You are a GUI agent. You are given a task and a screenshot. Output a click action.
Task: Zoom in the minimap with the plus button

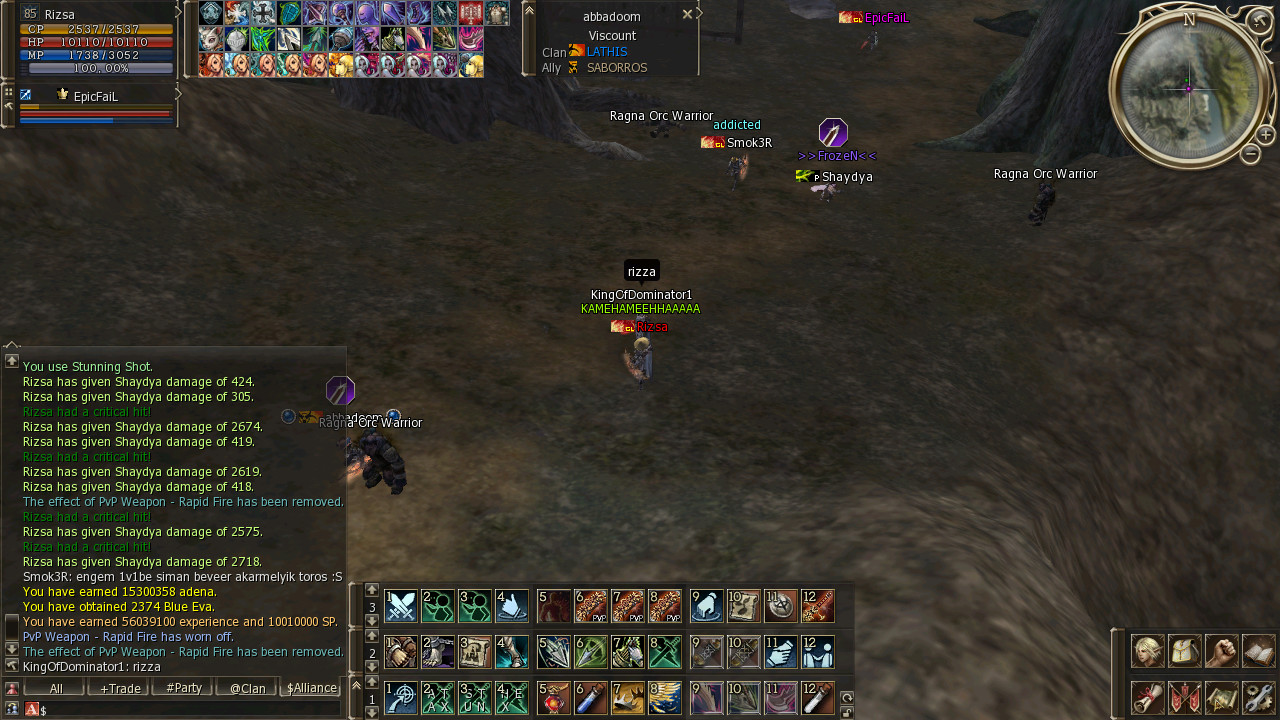click(1265, 135)
